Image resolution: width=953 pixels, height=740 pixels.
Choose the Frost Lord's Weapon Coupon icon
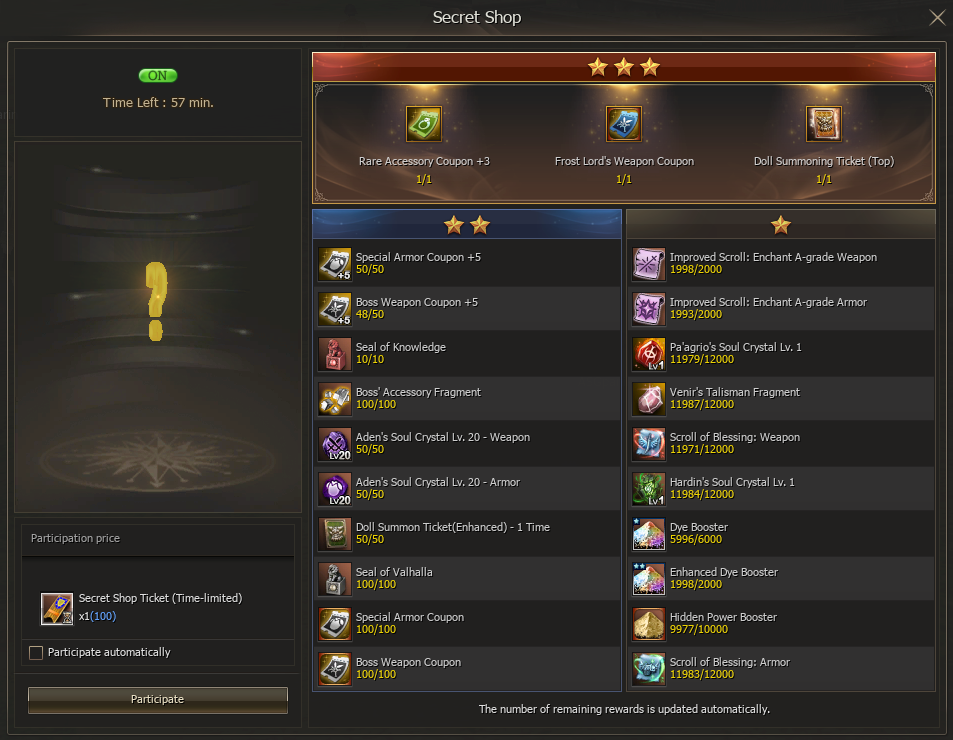point(624,124)
